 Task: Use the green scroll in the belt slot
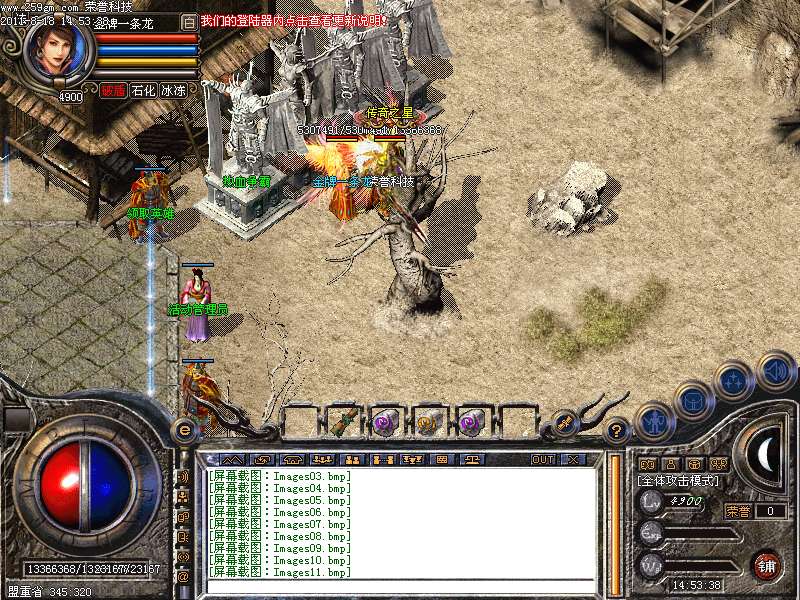coord(345,421)
